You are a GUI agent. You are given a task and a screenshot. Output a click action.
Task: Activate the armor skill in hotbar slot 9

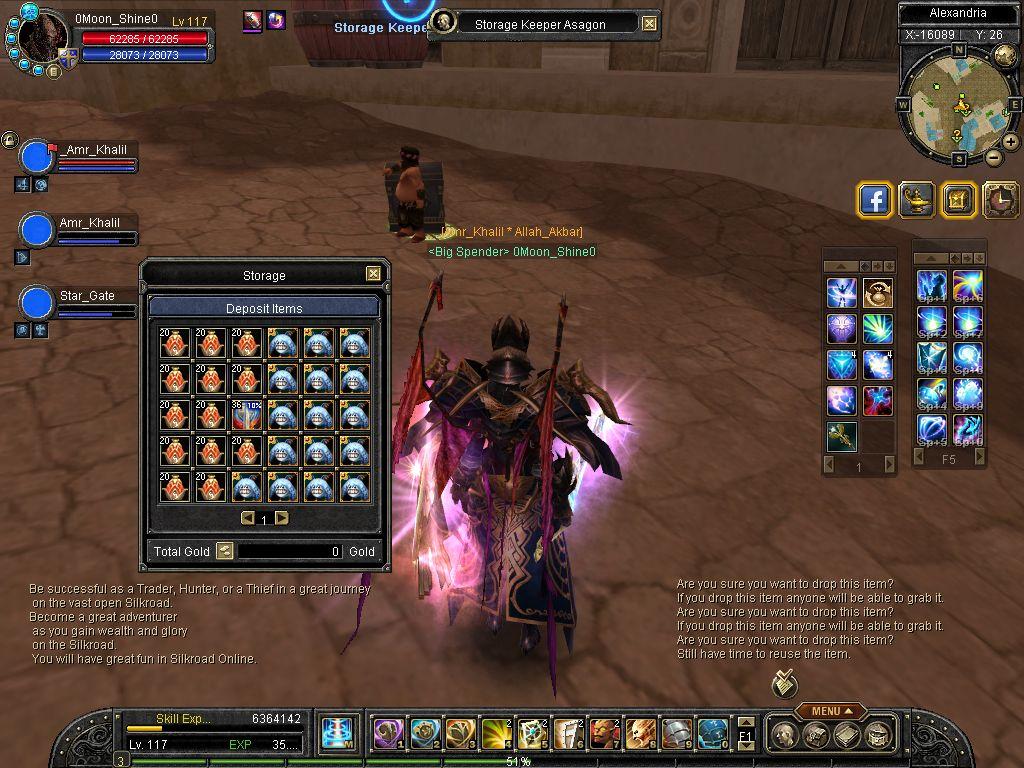[676, 734]
